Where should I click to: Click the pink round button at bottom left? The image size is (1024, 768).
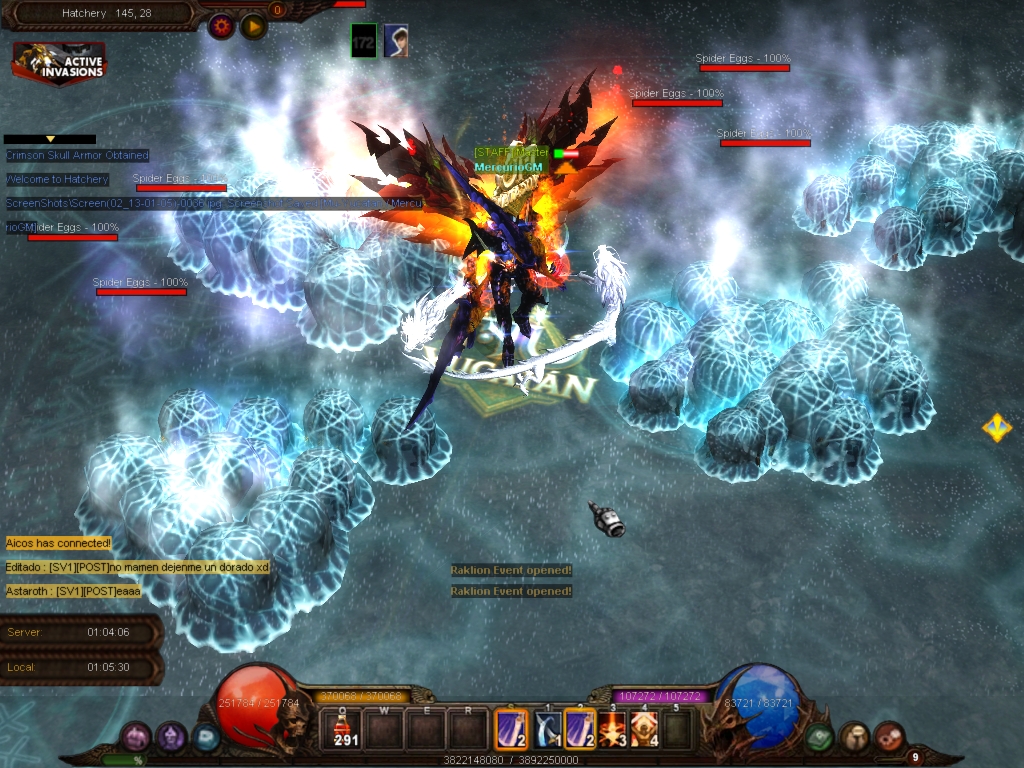[x=136, y=738]
